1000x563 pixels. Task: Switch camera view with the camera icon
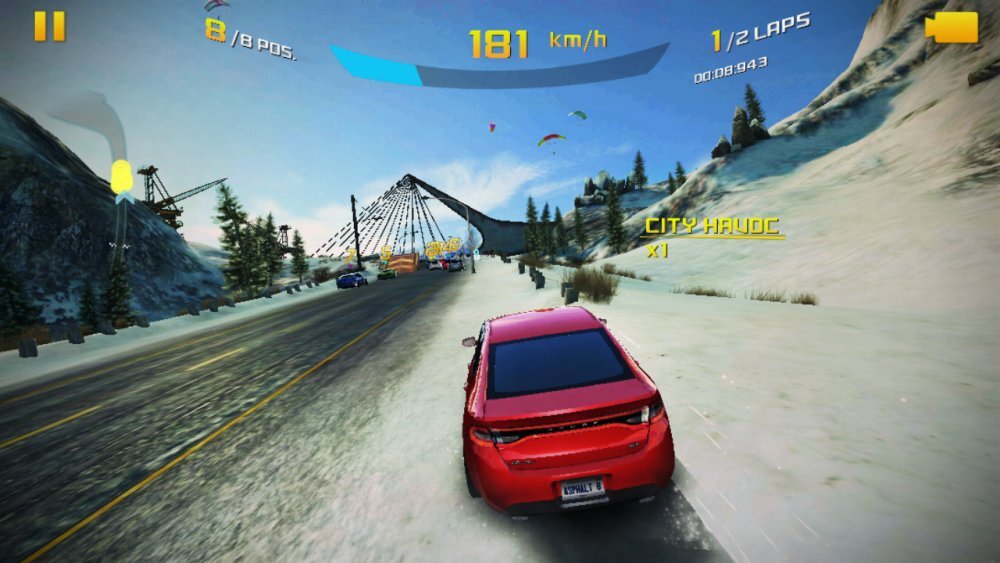tap(951, 27)
